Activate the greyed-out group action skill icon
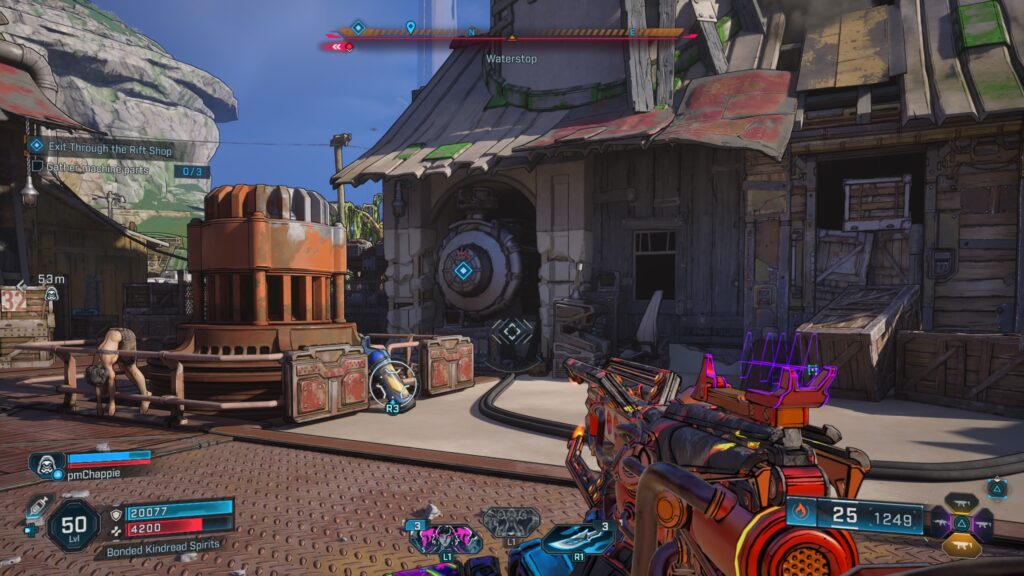This screenshot has height=576, width=1024. pos(511,520)
